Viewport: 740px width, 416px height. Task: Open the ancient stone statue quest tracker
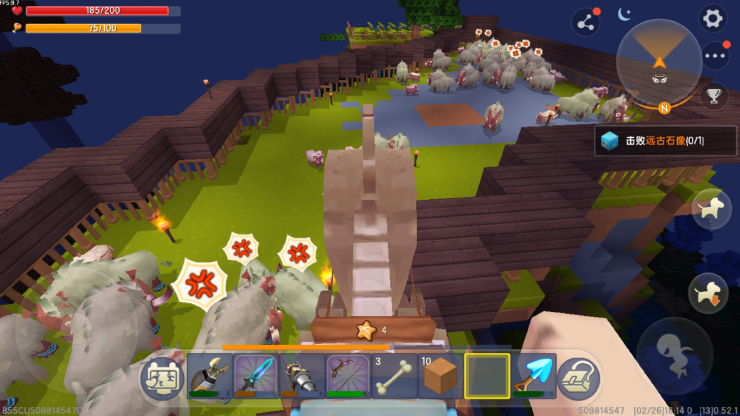coord(665,141)
